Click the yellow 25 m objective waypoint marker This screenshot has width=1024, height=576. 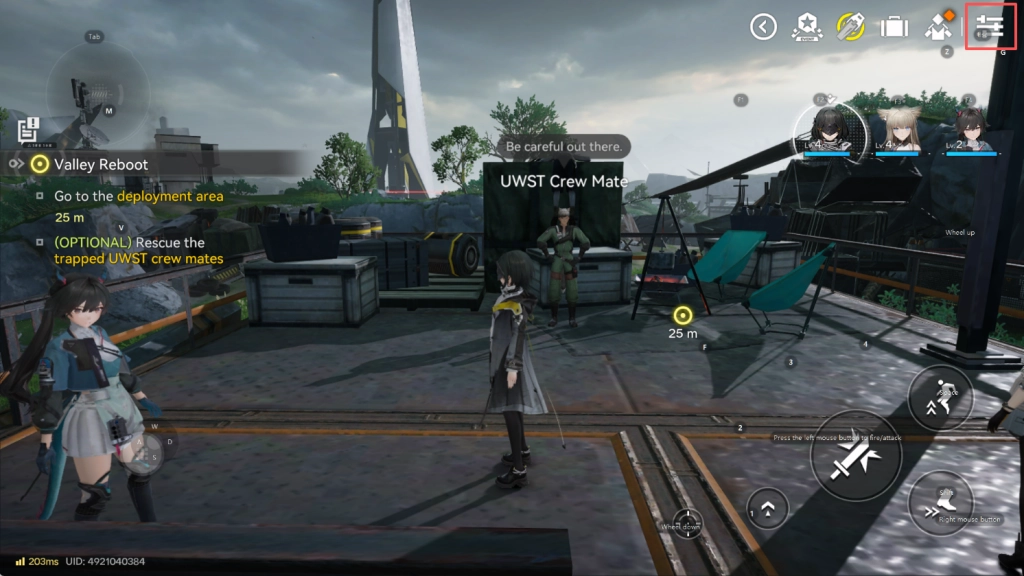coord(683,315)
